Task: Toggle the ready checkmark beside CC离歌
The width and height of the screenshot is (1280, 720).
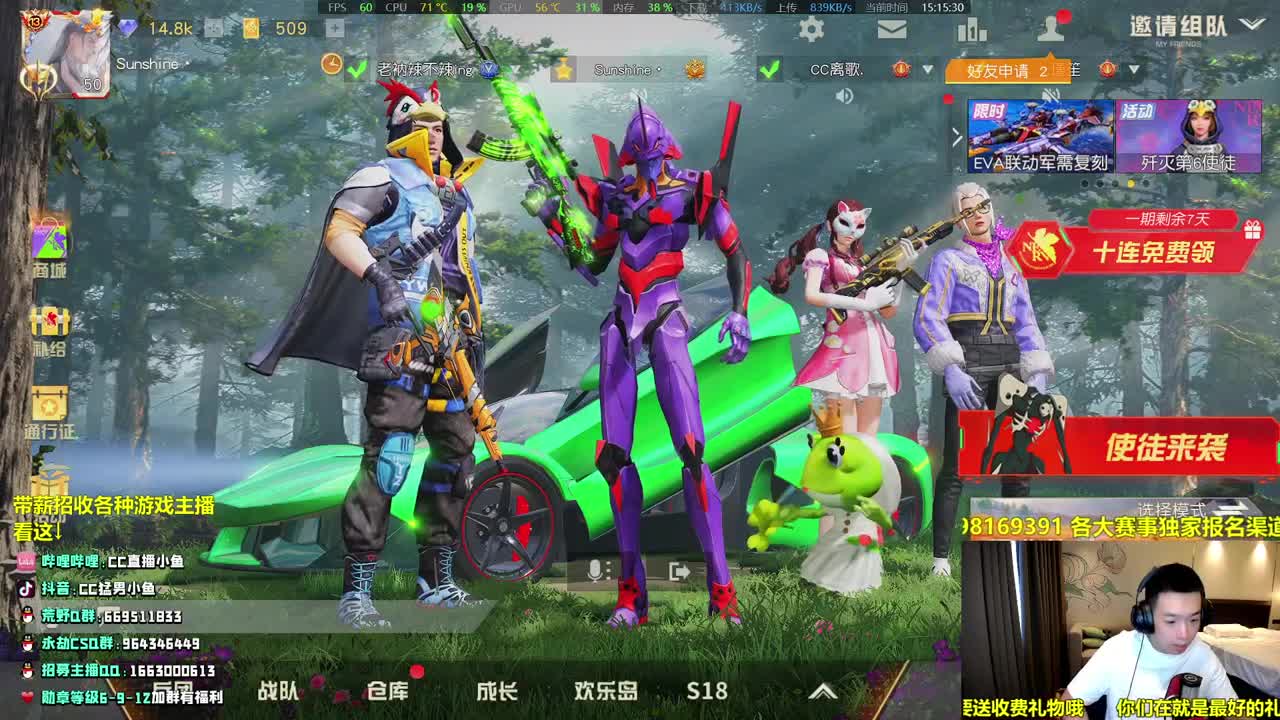Action: 770,71
